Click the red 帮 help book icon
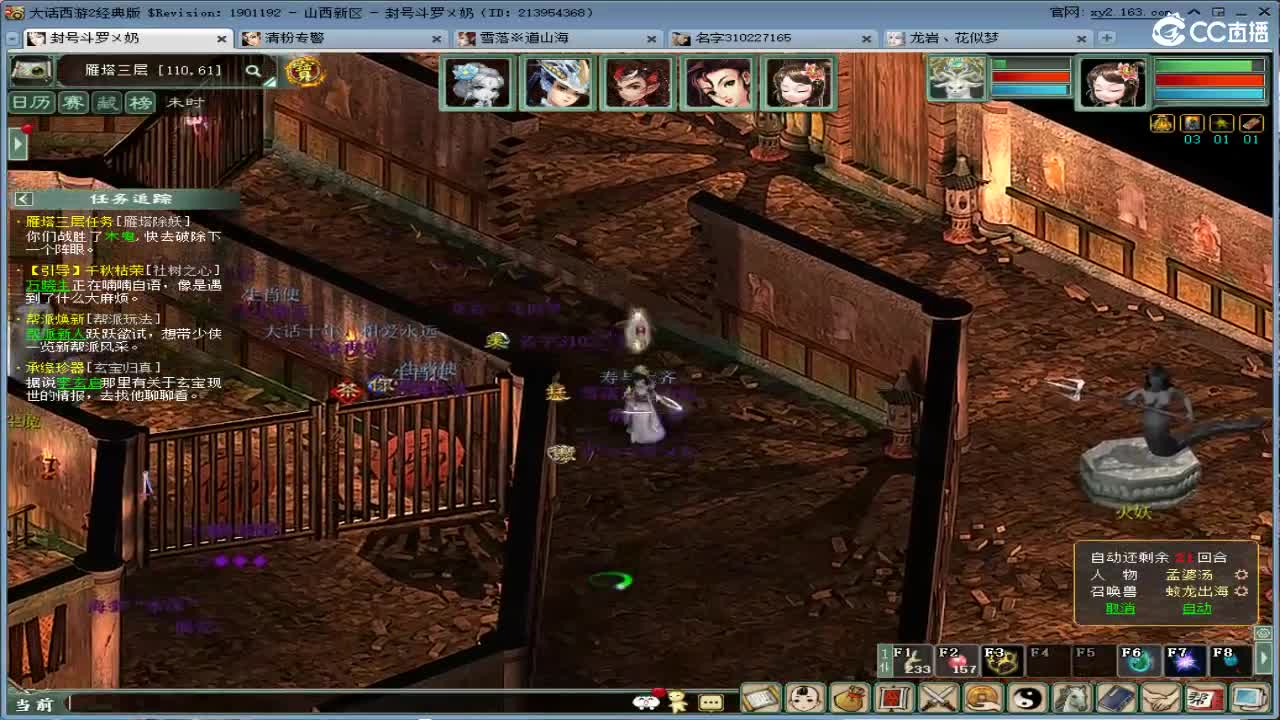 coord(1205,697)
